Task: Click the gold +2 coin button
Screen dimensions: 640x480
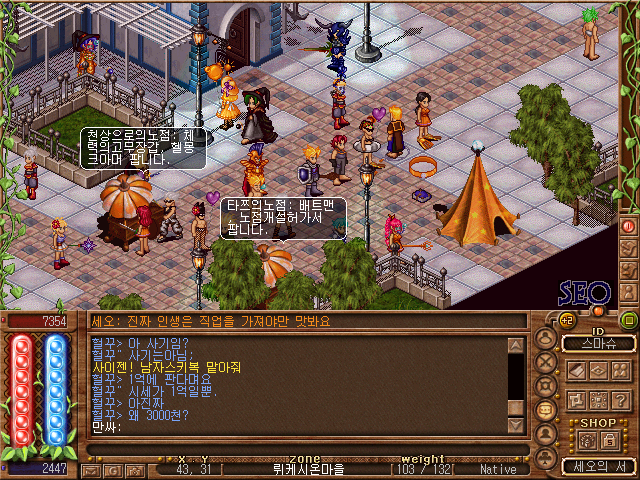Action: pyautogui.click(x=566, y=320)
